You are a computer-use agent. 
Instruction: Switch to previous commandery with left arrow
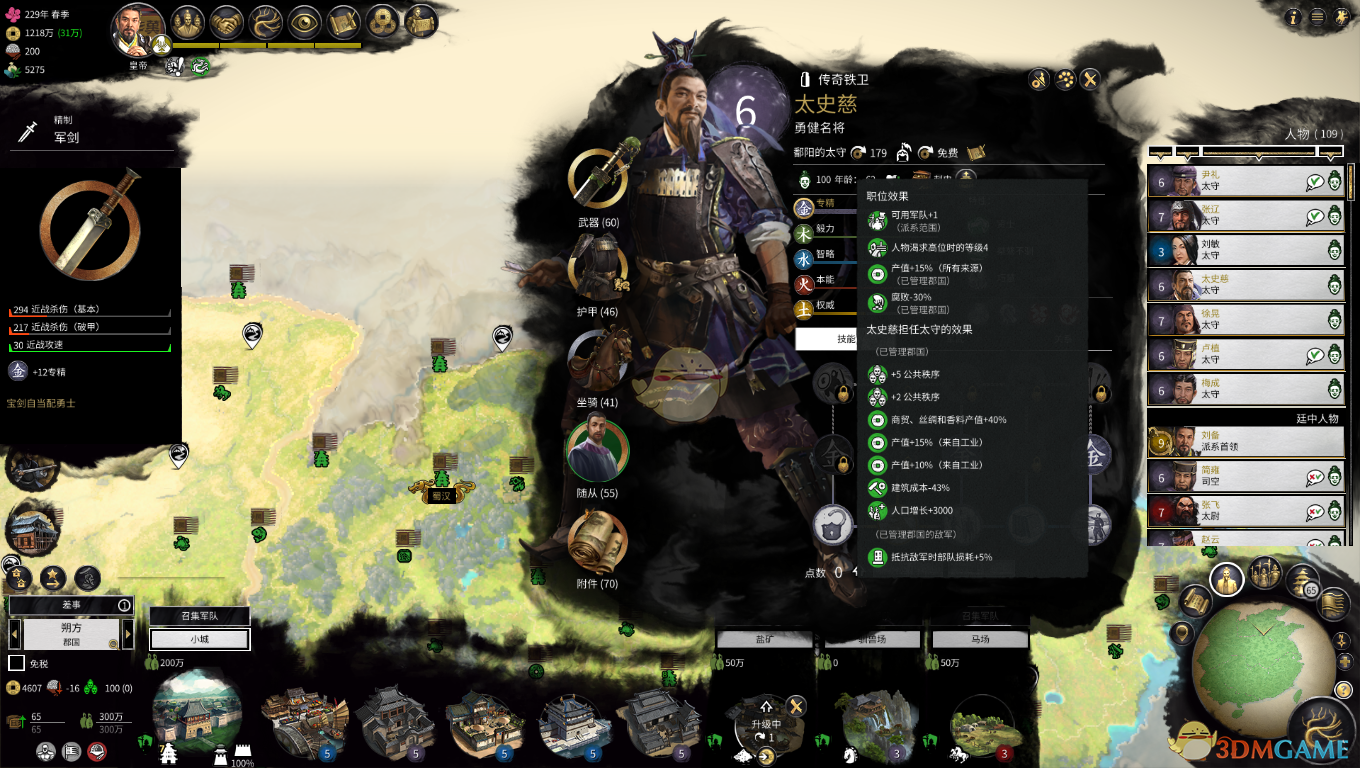point(15,634)
